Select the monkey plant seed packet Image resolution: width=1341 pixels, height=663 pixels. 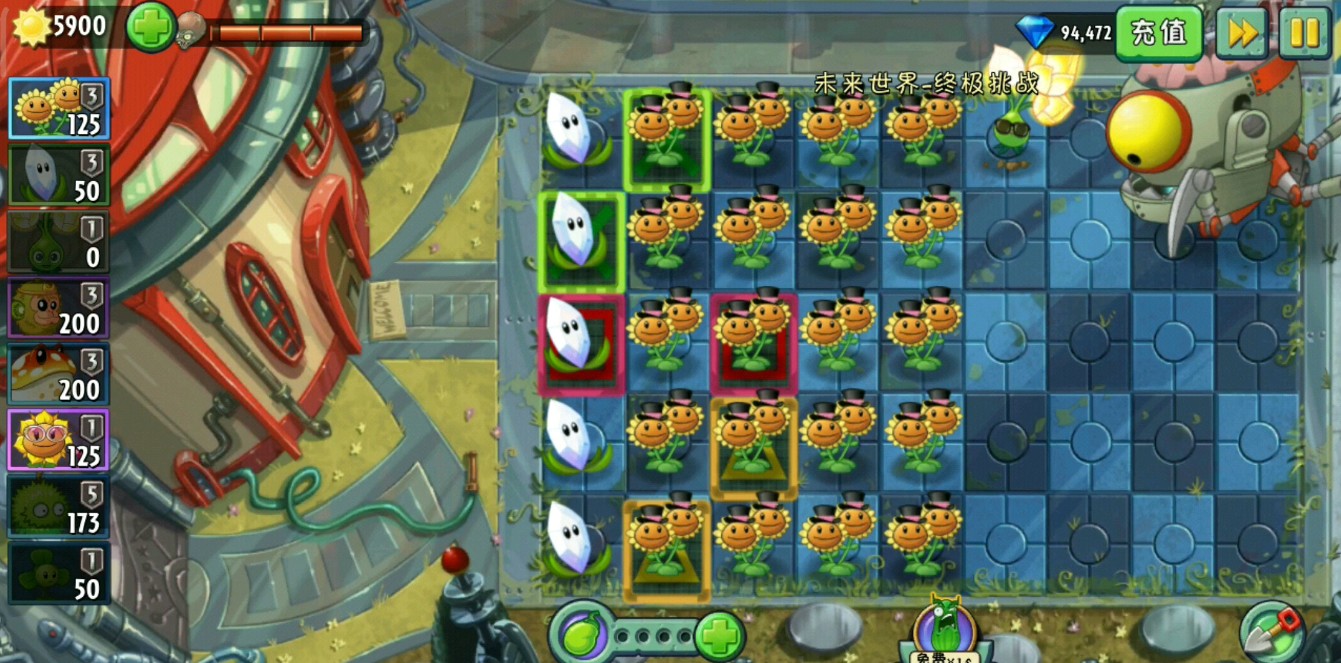59,307
